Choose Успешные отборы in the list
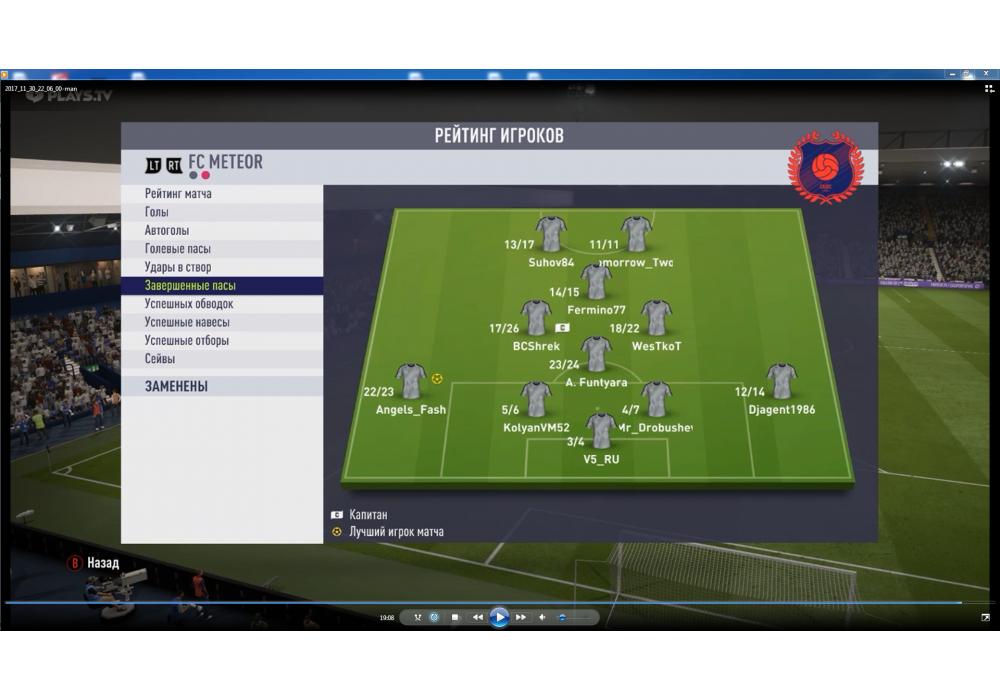This screenshot has height=700, width=1000. click(x=187, y=341)
